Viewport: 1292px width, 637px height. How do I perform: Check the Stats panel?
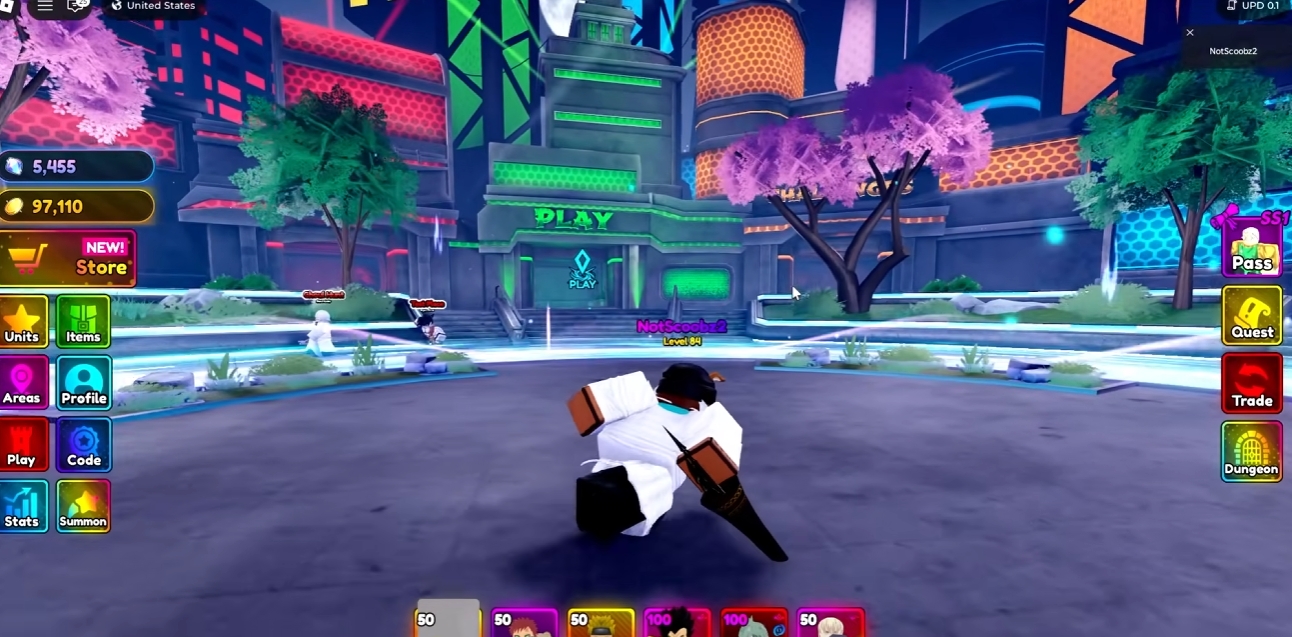23,507
